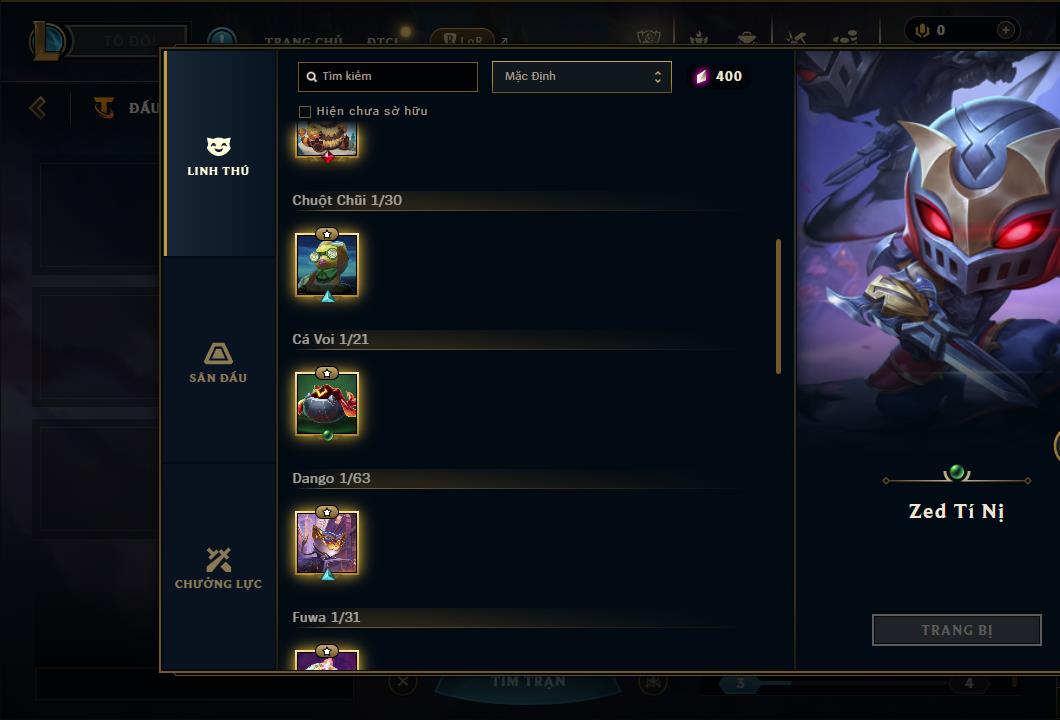Toggle the Hiện chưa sở hữu checkbox
Screen dimensions: 1060x720
point(305,111)
